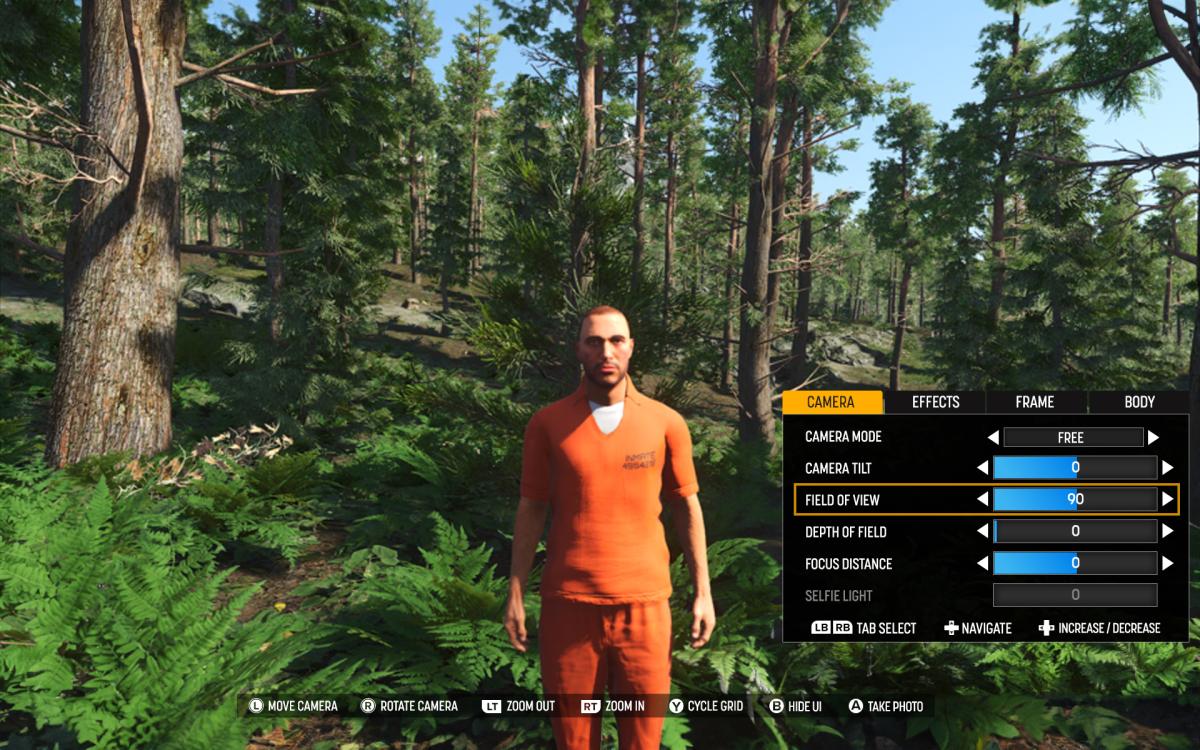Lower Field of View with left arrow

pos(982,499)
